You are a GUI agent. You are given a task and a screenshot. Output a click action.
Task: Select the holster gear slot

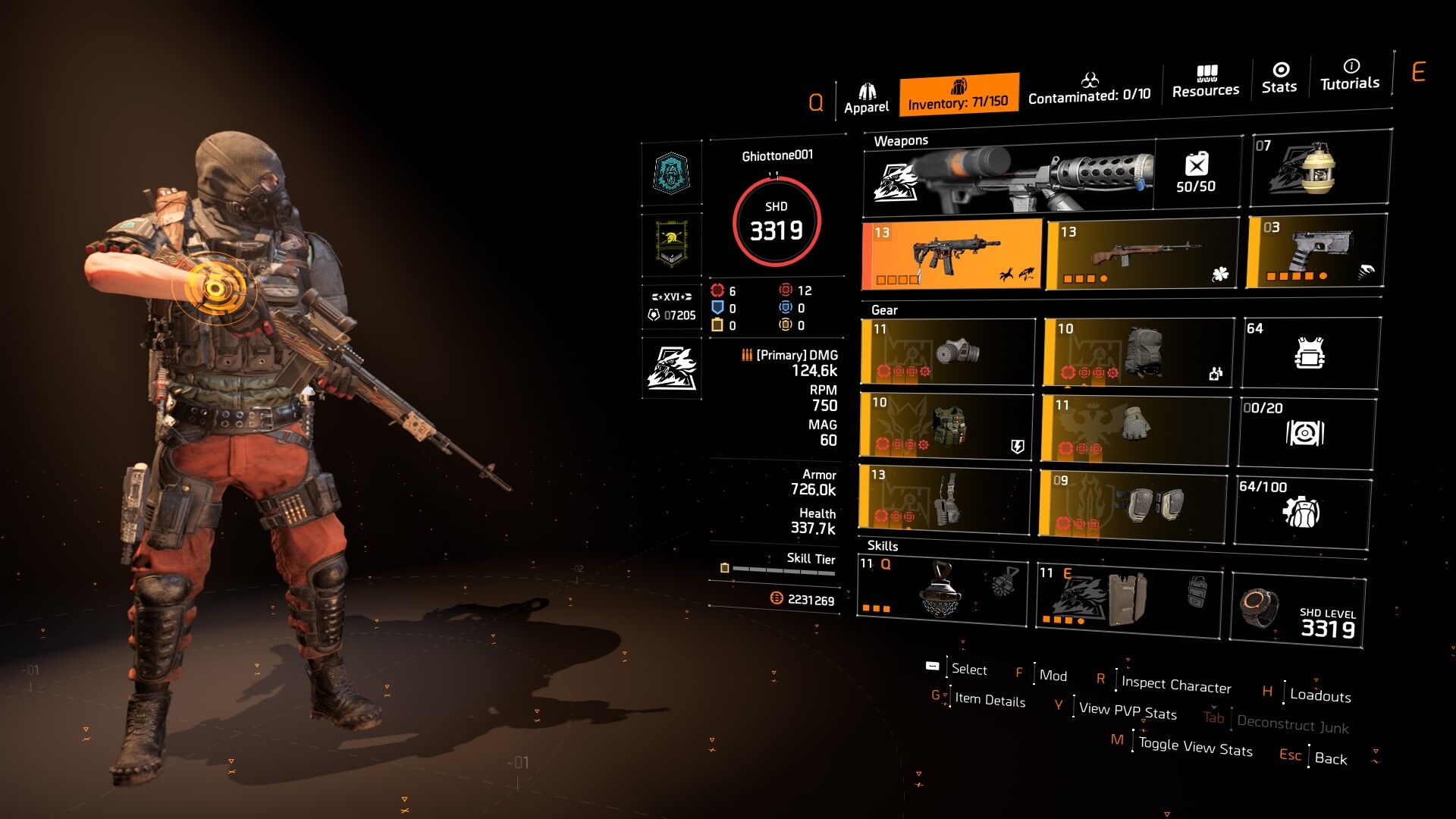[x=945, y=497]
